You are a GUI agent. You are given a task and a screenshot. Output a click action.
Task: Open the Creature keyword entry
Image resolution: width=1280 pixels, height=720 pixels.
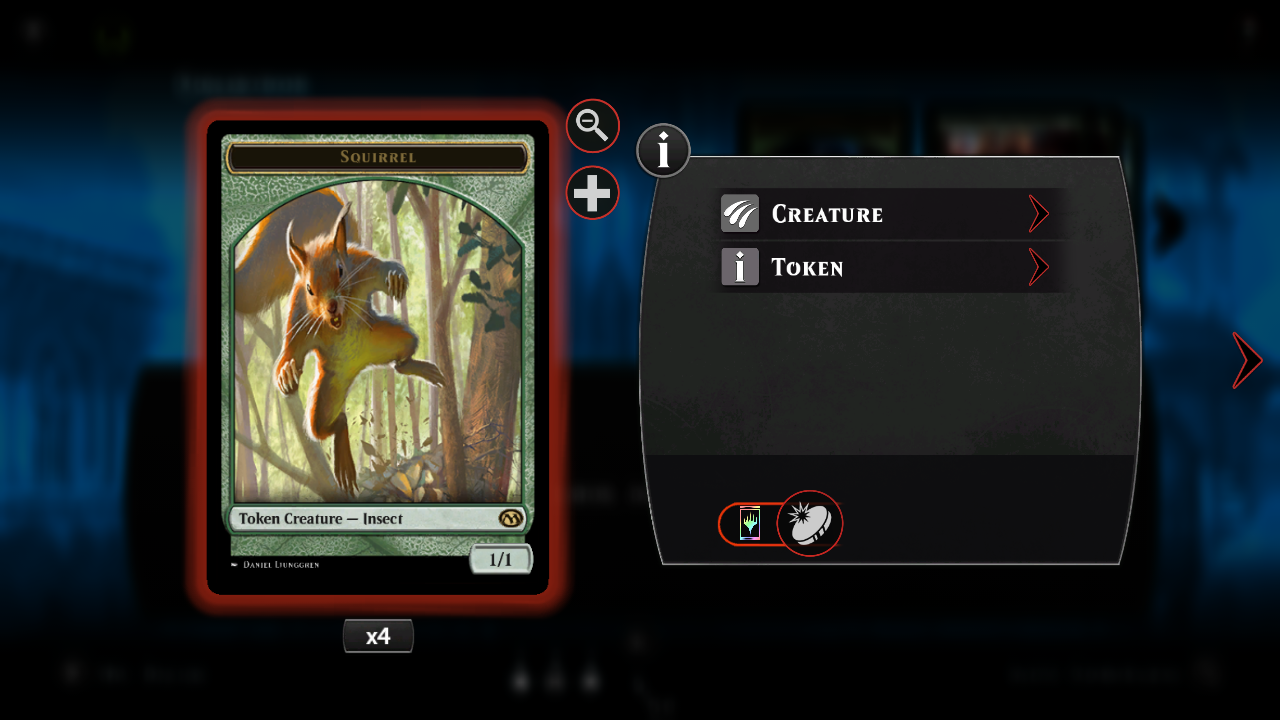pyautogui.click(x=886, y=214)
